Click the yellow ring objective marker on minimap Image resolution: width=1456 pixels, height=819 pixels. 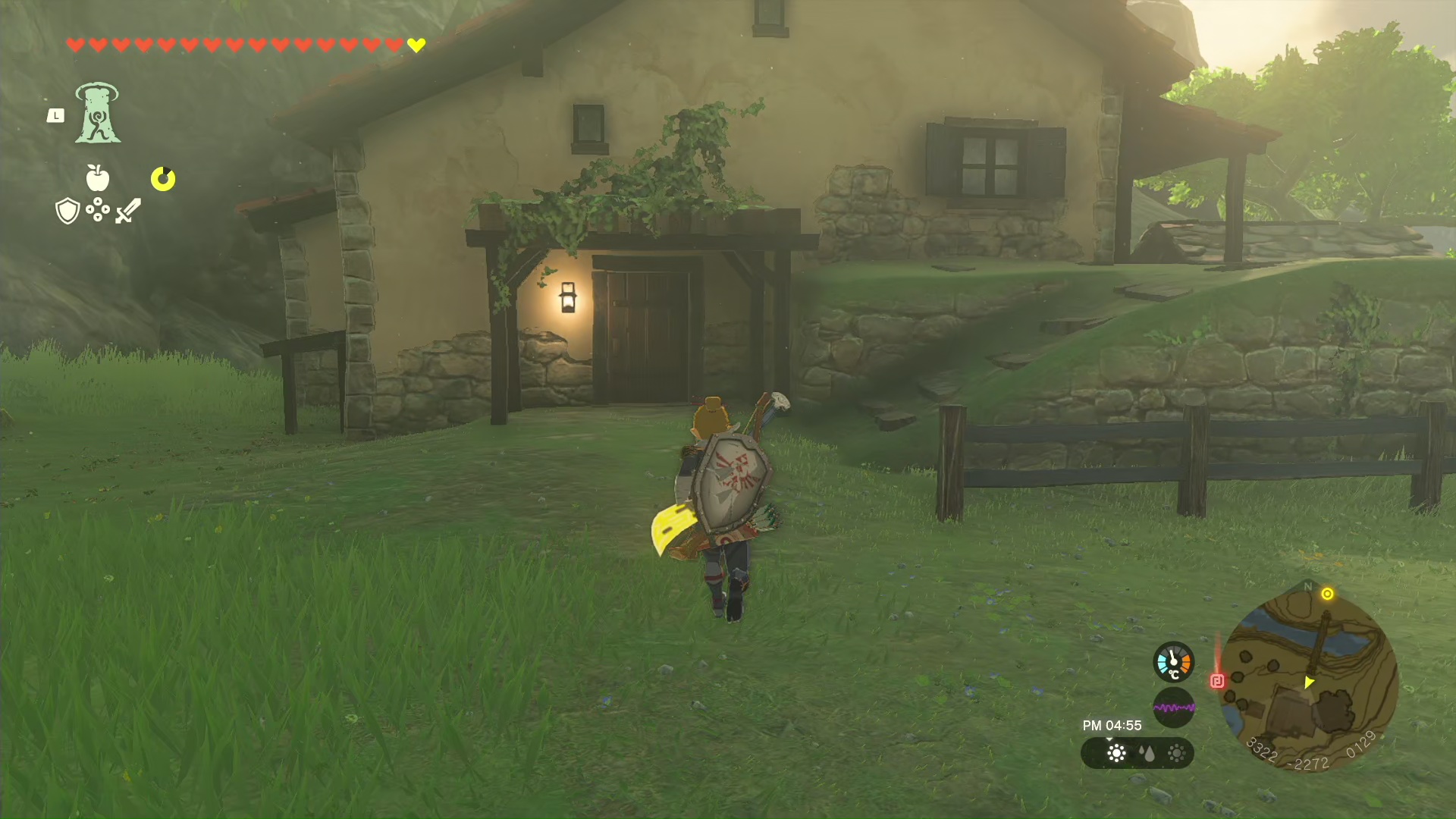1327,594
